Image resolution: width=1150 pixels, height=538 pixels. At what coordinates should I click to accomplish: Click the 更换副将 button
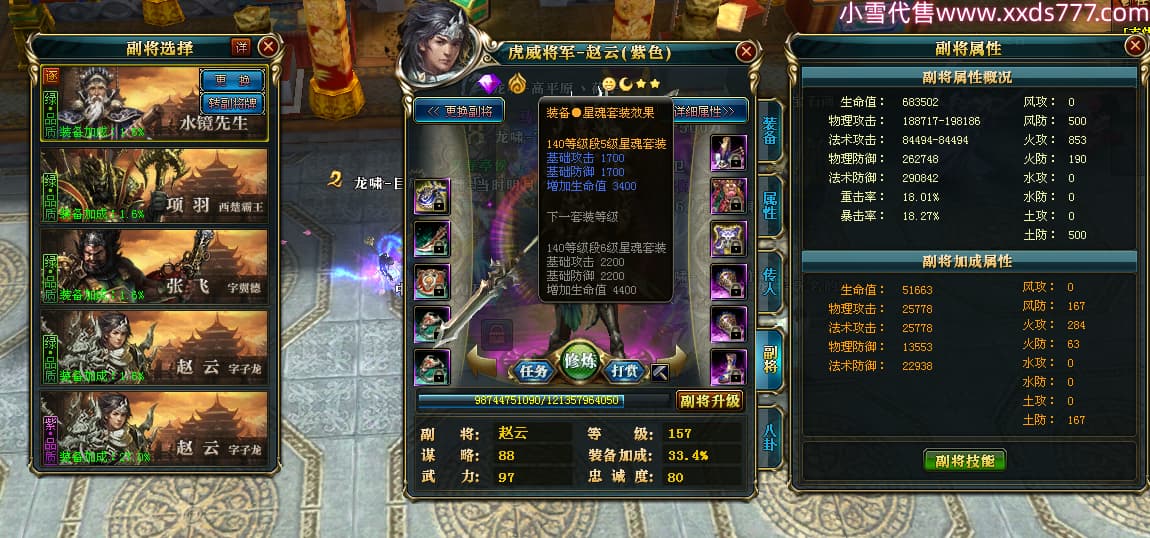(x=459, y=111)
